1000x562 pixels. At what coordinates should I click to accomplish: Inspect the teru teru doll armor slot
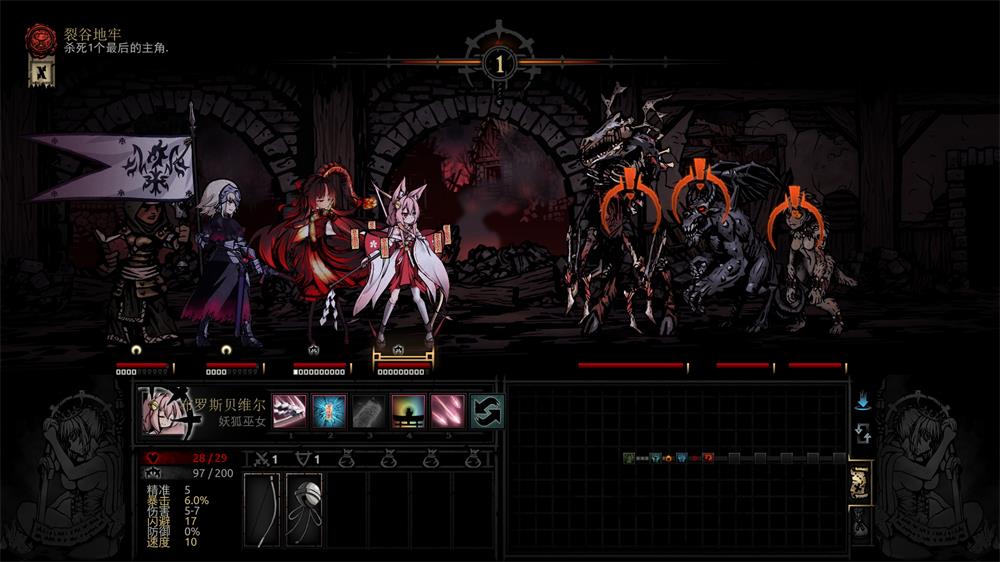304,510
